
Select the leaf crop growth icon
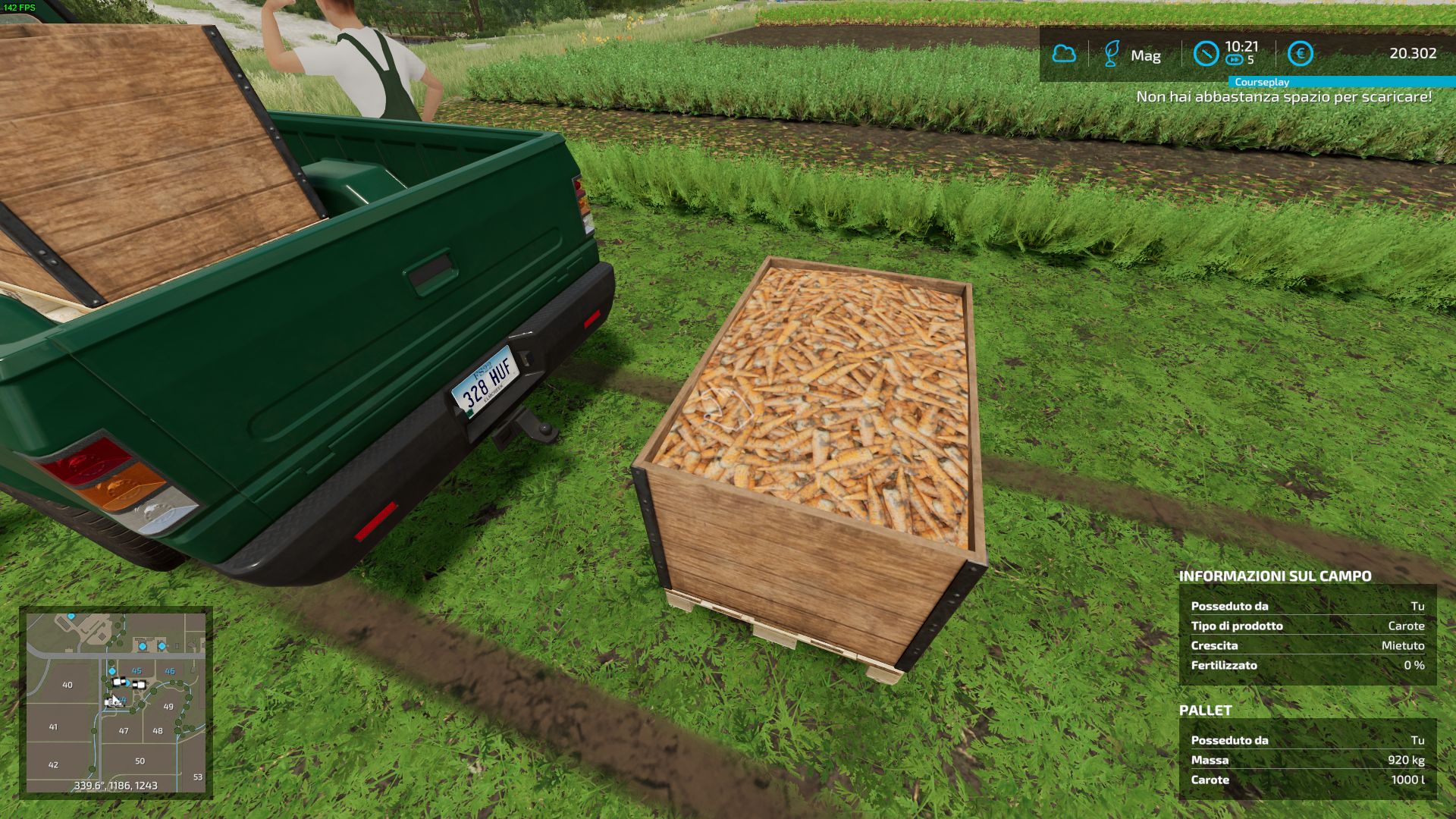click(1112, 53)
